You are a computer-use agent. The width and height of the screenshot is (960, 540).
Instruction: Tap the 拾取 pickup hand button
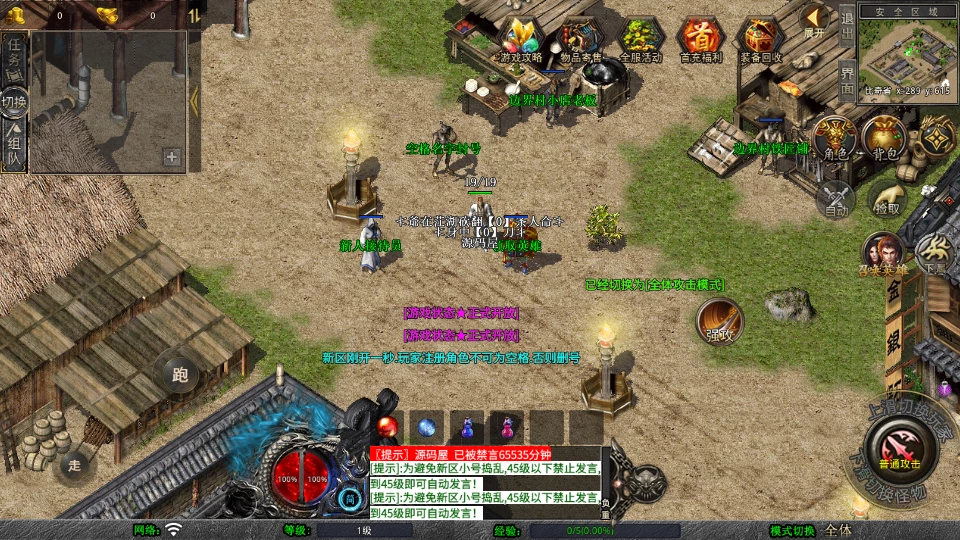pos(887,198)
